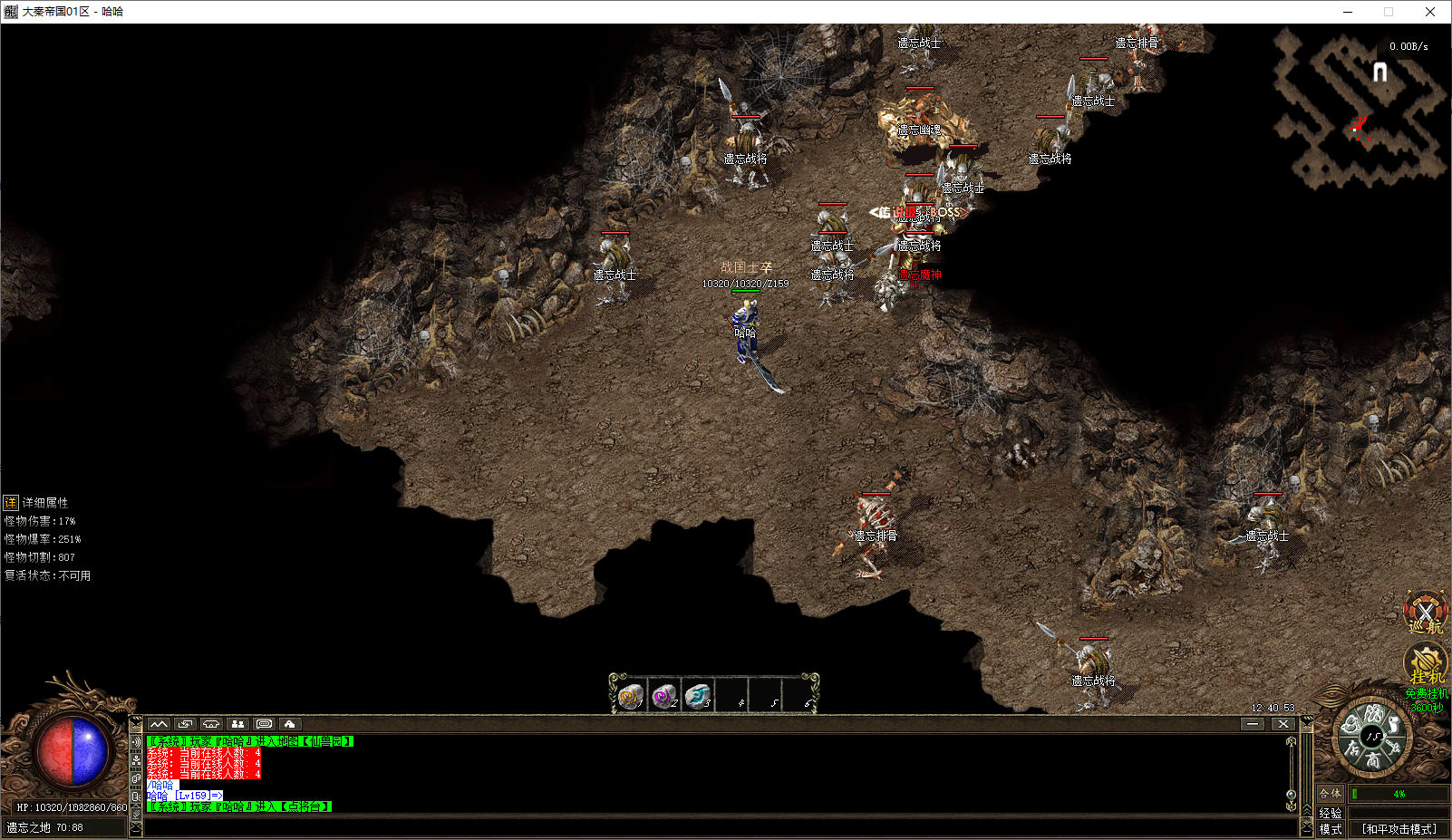Click the chat text input field

point(716,826)
